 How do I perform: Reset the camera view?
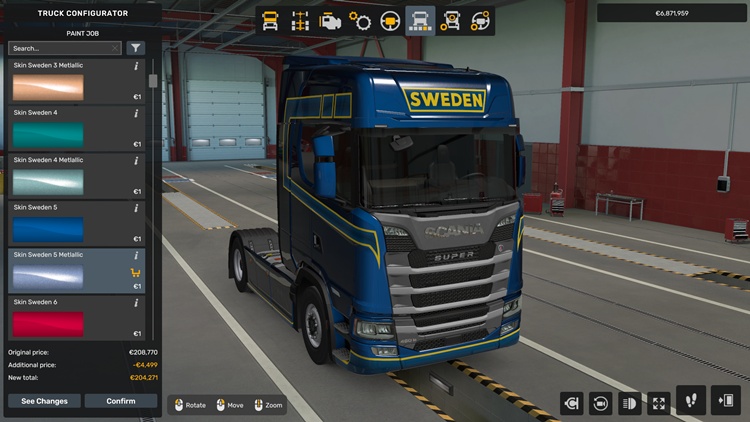[x=601, y=403]
